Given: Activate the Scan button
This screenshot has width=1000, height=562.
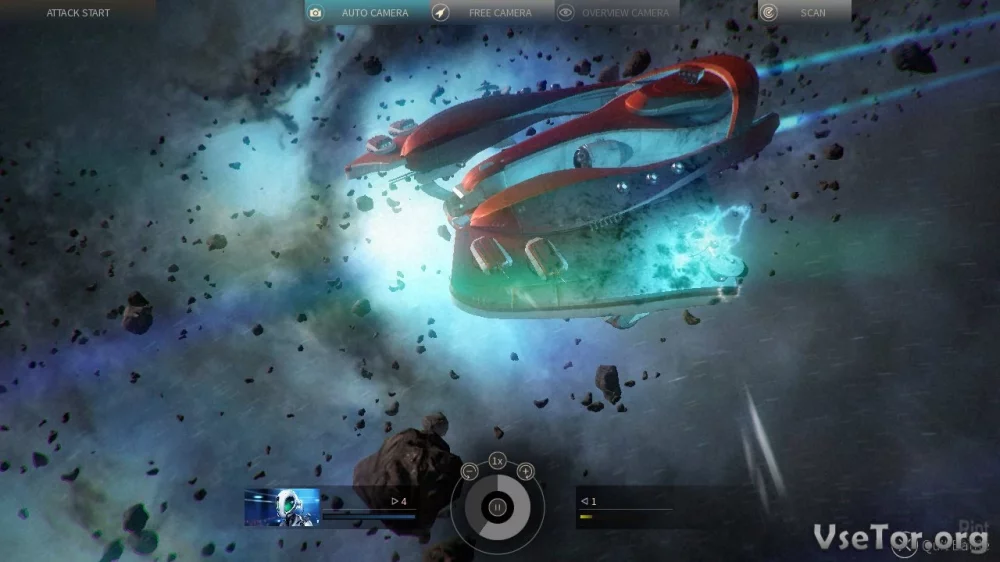Looking at the screenshot, I should pyautogui.click(x=803, y=13).
